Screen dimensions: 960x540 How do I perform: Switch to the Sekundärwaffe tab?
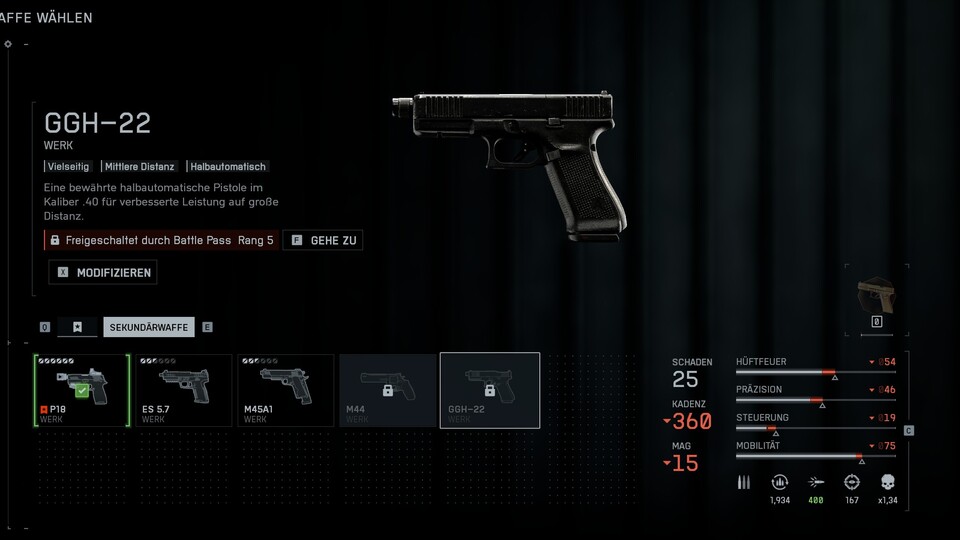pos(149,327)
